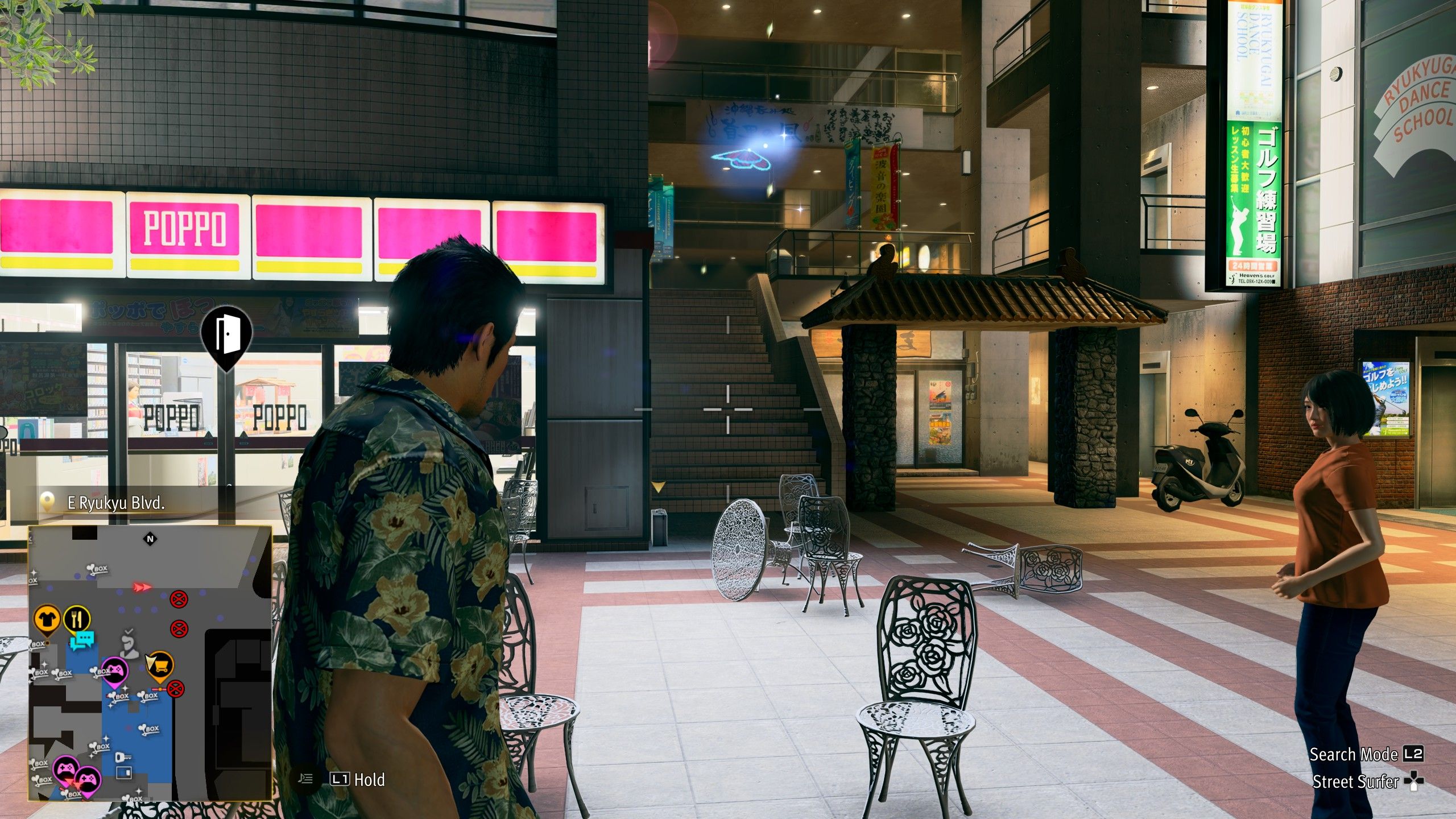Click the orange shopping cart shop marker

coord(160,667)
